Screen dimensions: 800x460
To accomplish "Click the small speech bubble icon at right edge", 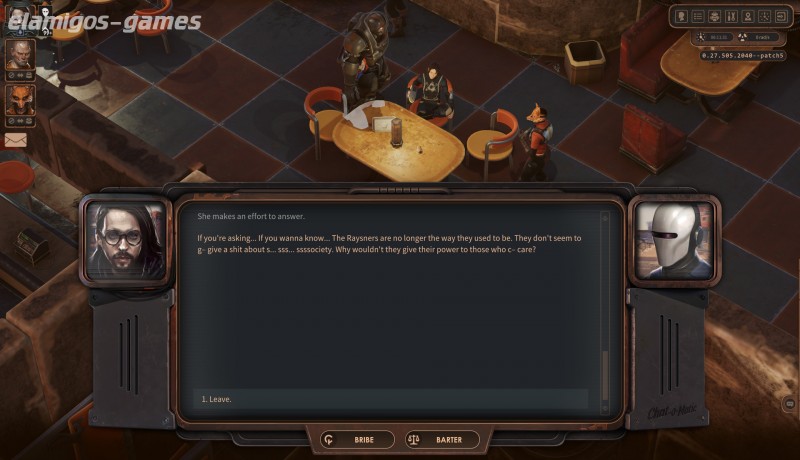I will [x=789, y=404].
